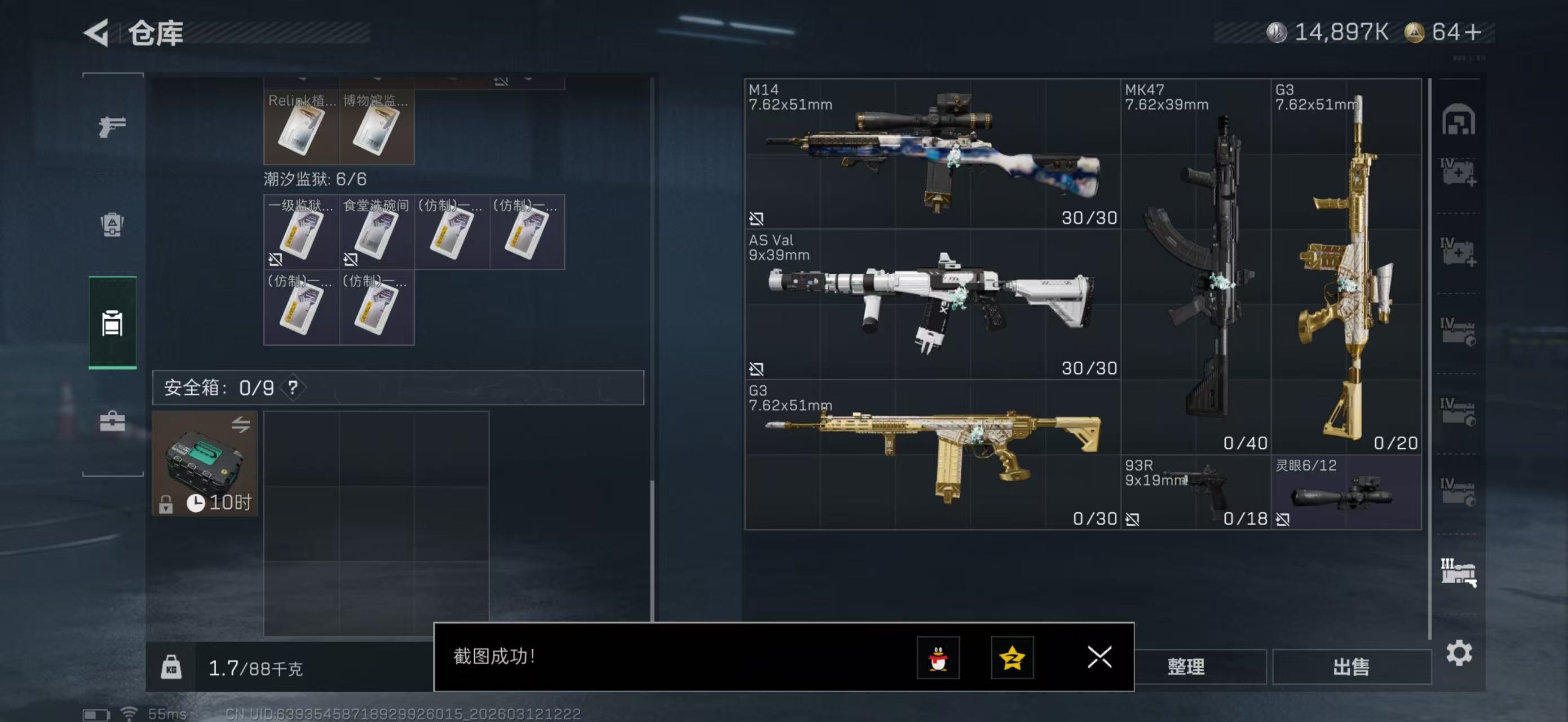Tap the 出售 sell button

[1351, 667]
